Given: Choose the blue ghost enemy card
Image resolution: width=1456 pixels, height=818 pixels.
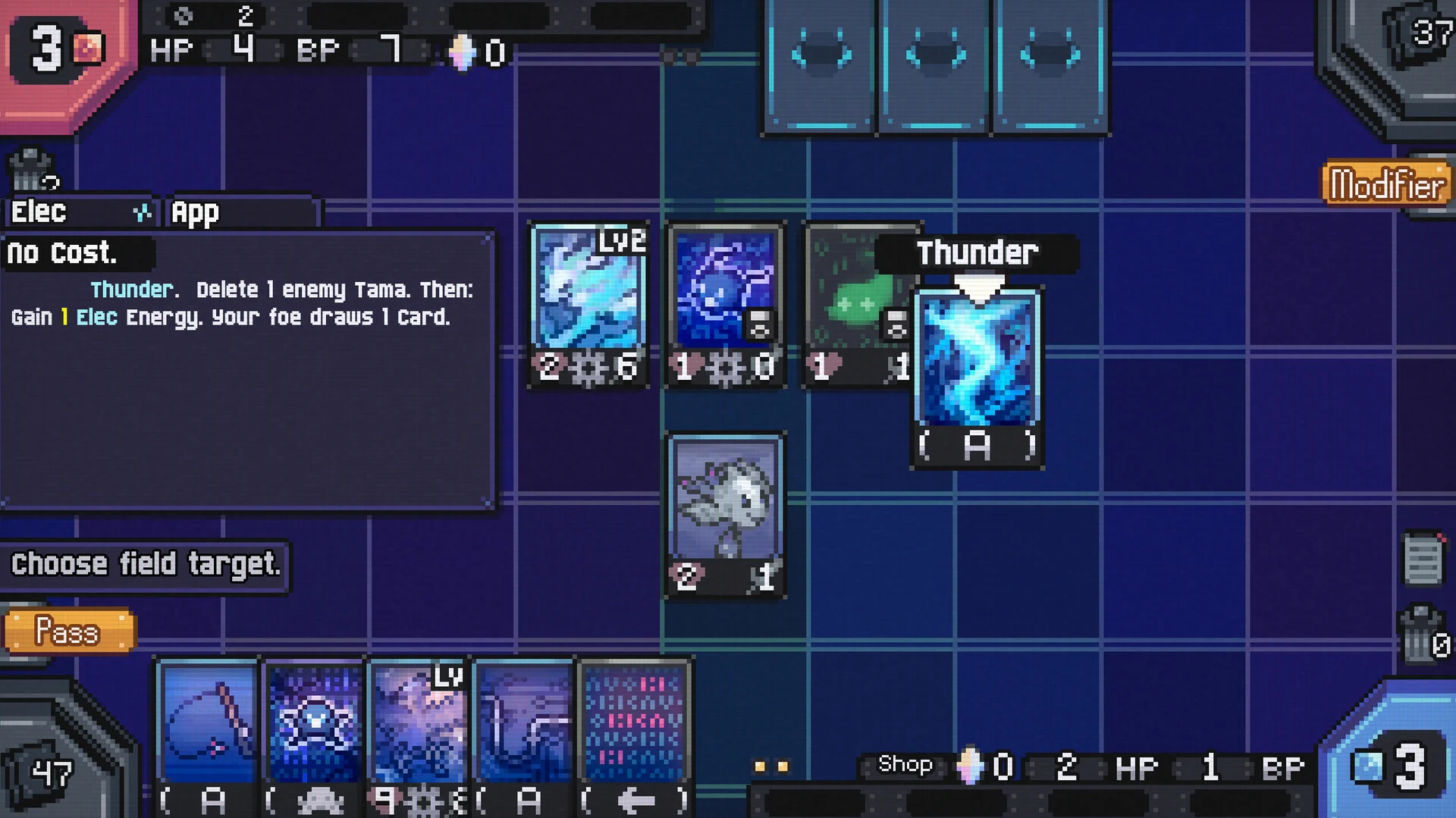Looking at the screenshot, I should coord(725,305).
